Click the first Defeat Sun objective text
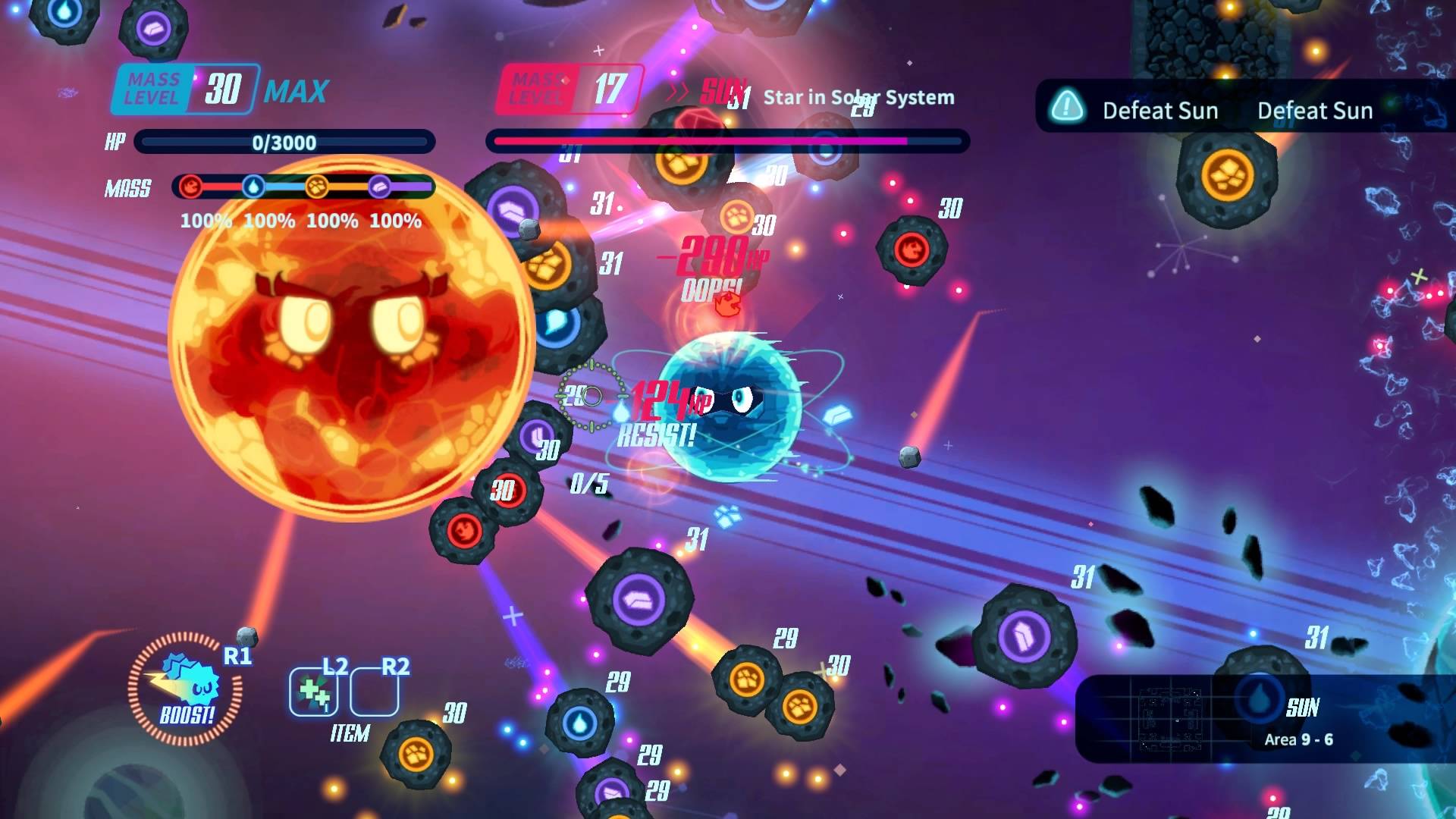The image size is (1456, 819). [1160, 111]
